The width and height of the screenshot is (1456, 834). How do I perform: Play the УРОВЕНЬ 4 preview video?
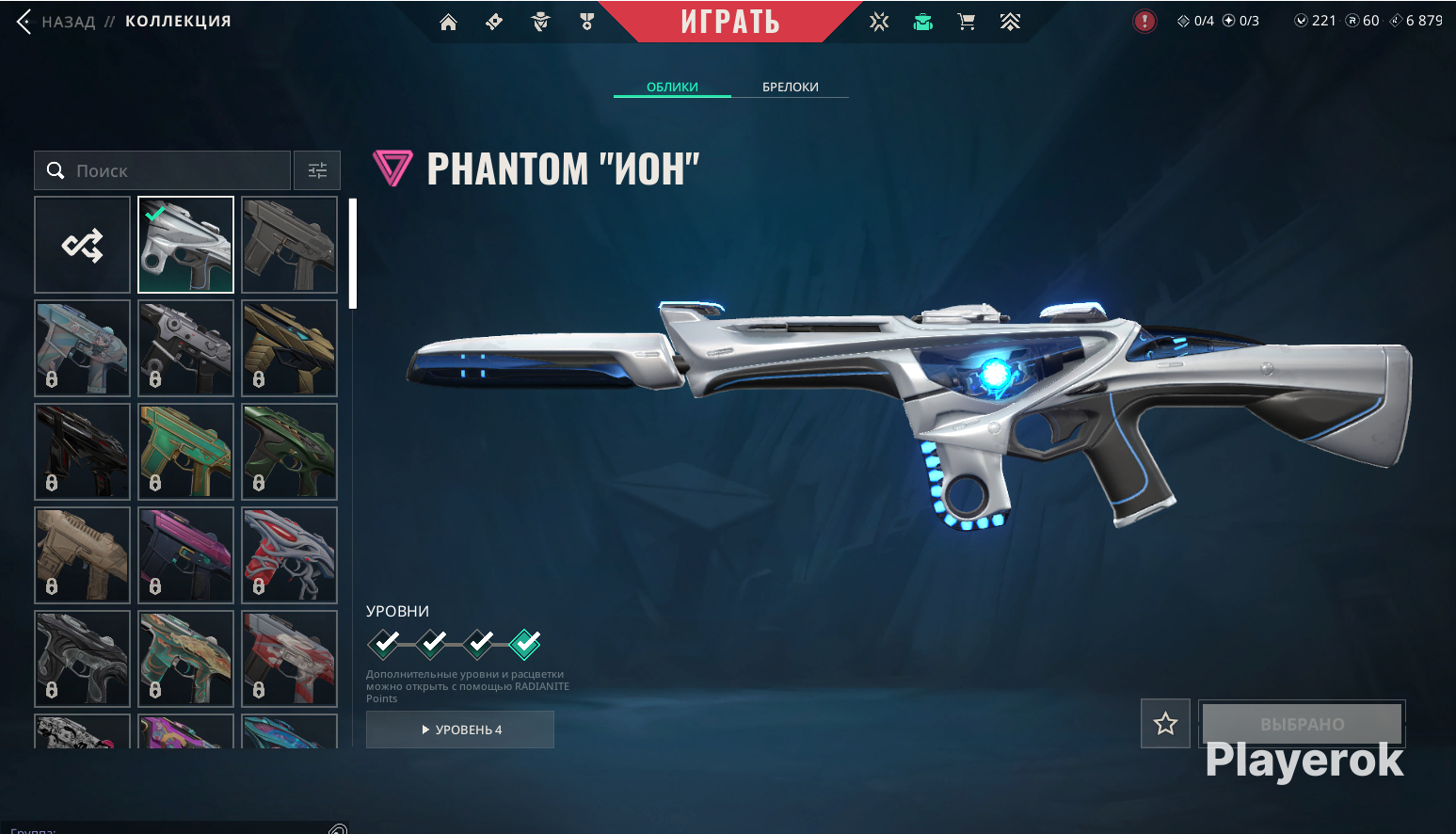460,730
